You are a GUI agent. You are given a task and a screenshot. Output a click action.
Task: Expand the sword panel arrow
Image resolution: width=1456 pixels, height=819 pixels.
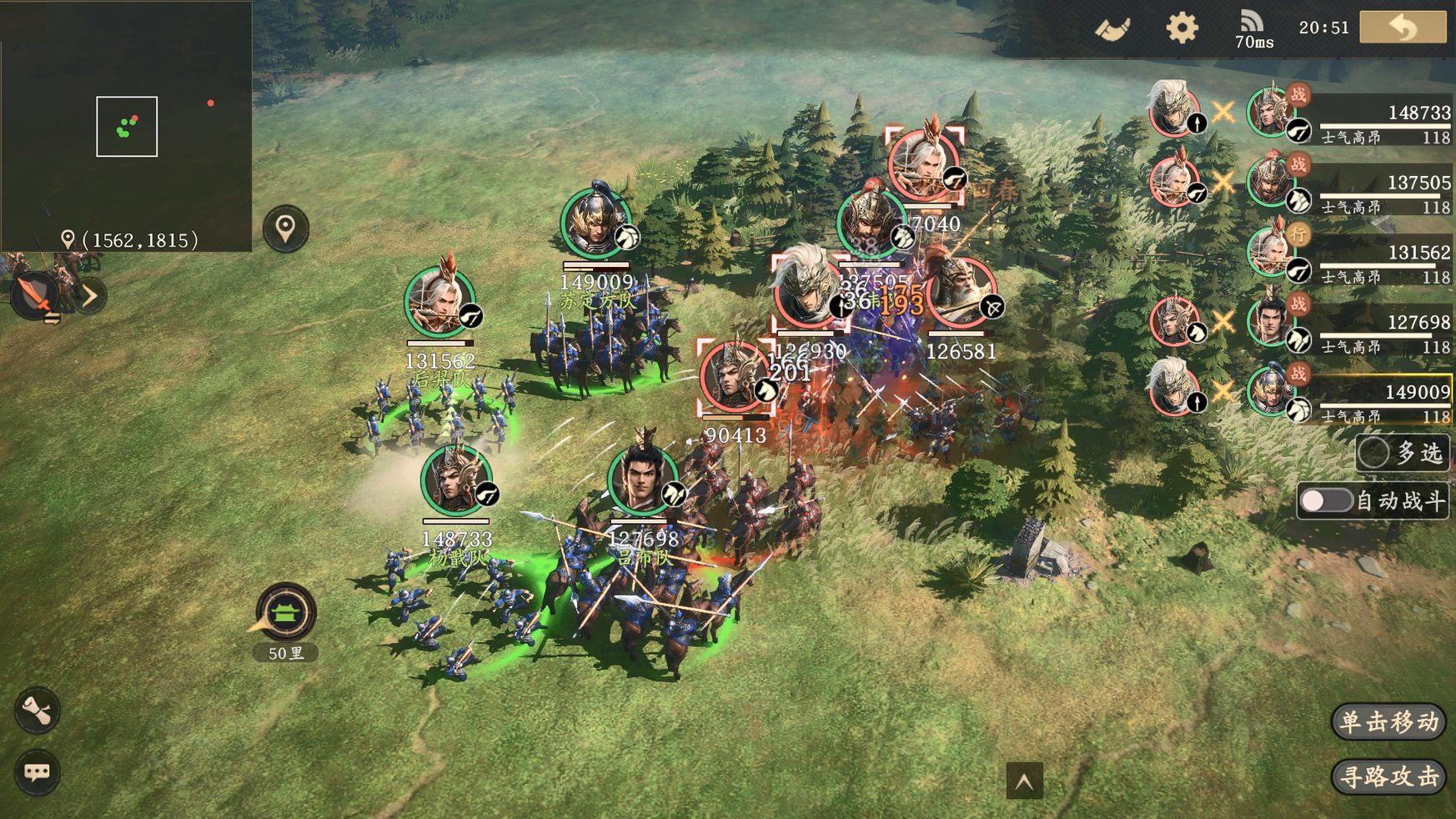(x=90, y=296)
